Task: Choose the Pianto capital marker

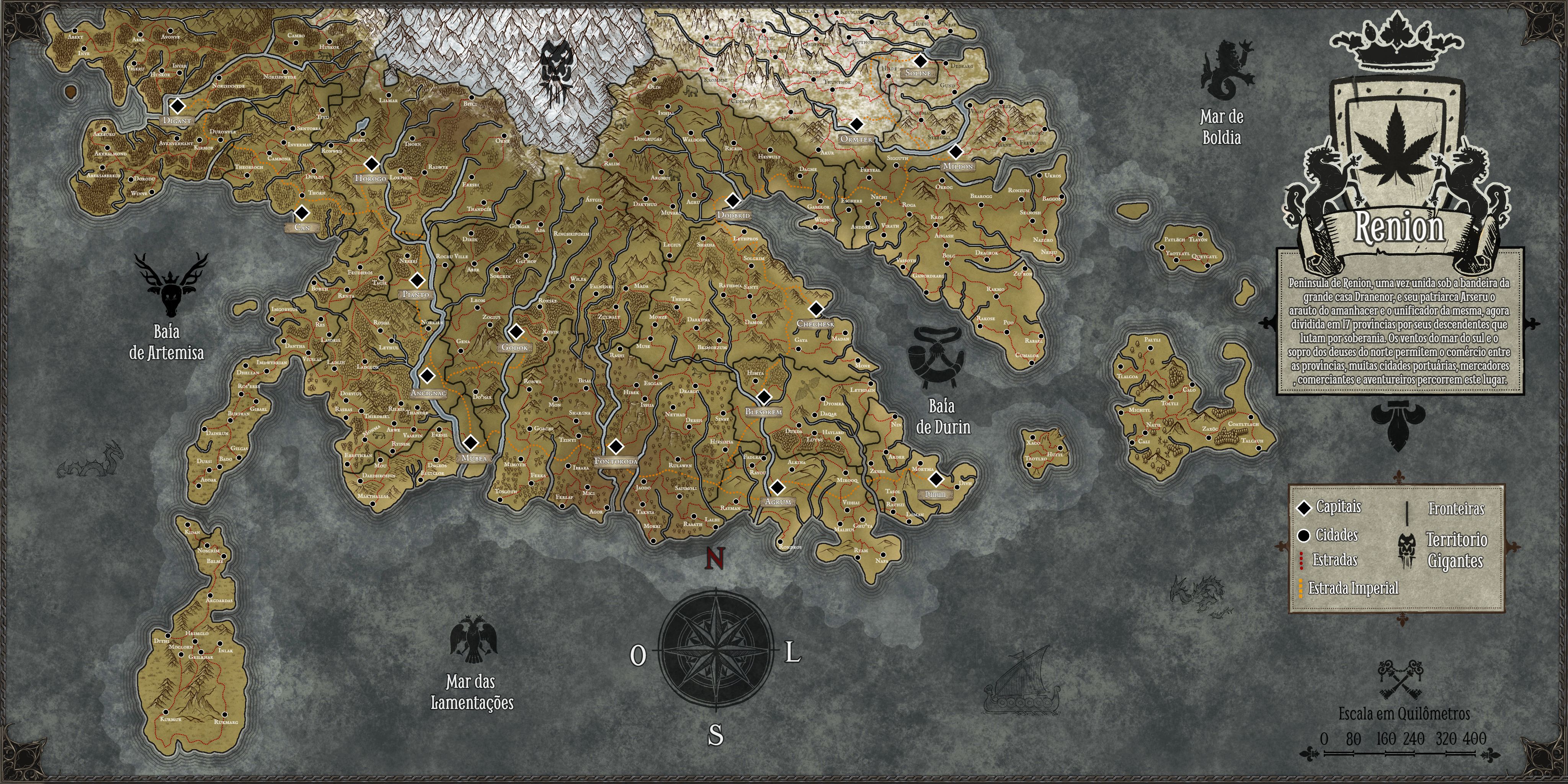Action: pos(417,281)
